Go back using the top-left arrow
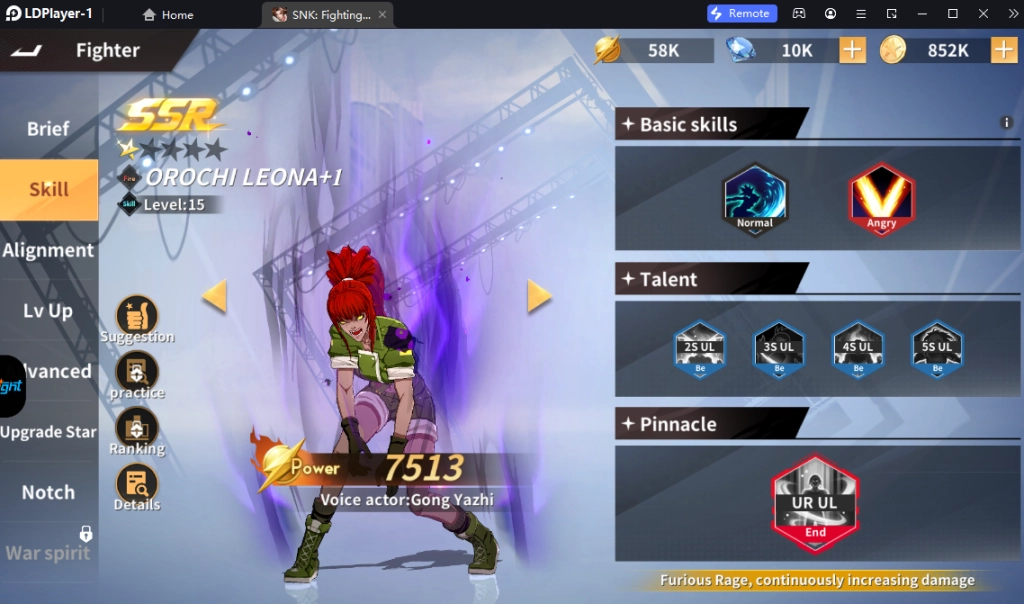 click(27, 51)
